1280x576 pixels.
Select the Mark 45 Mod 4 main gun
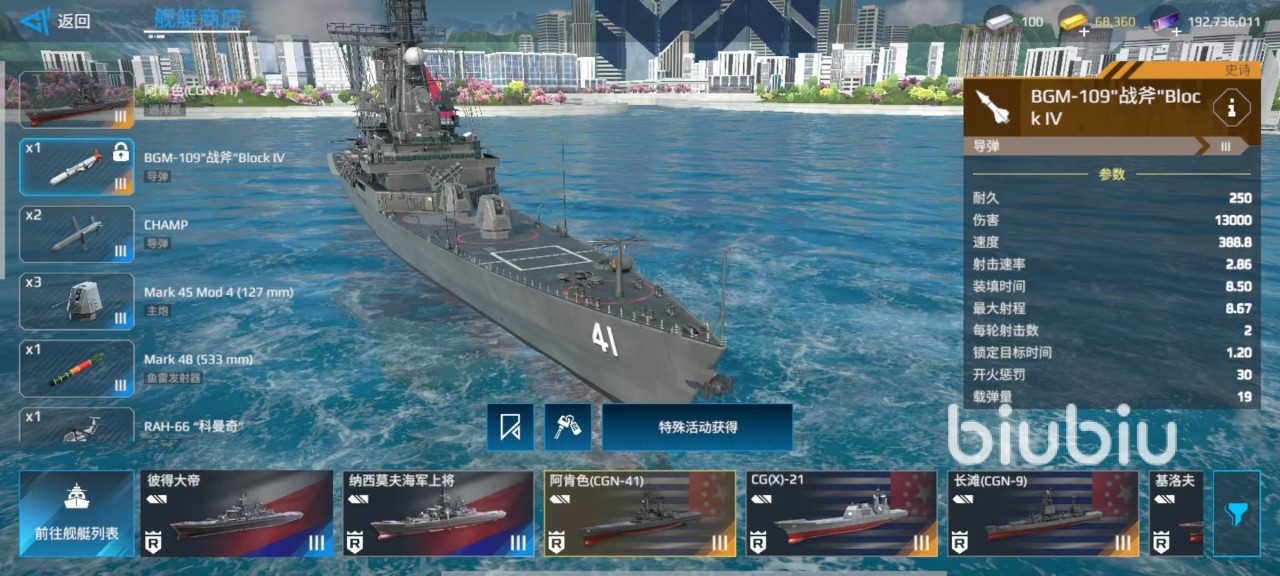coord(77,301)
